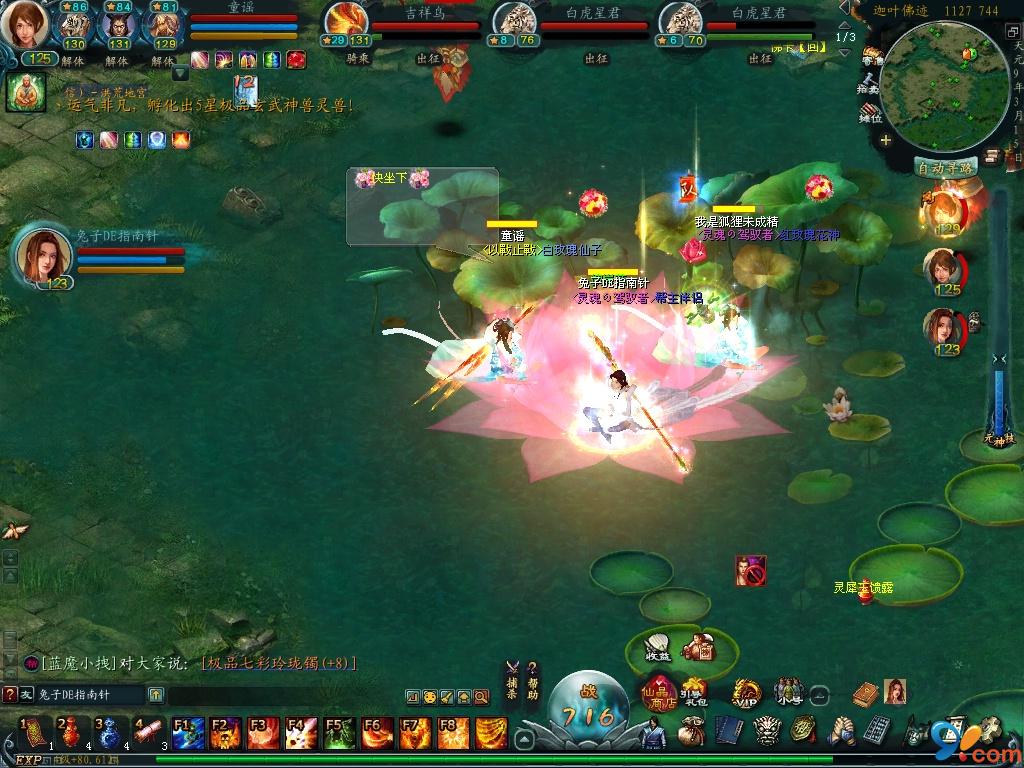The image size is (1024, 768).
Task: Click the 帮助 help button
Action: pos(533,680)
